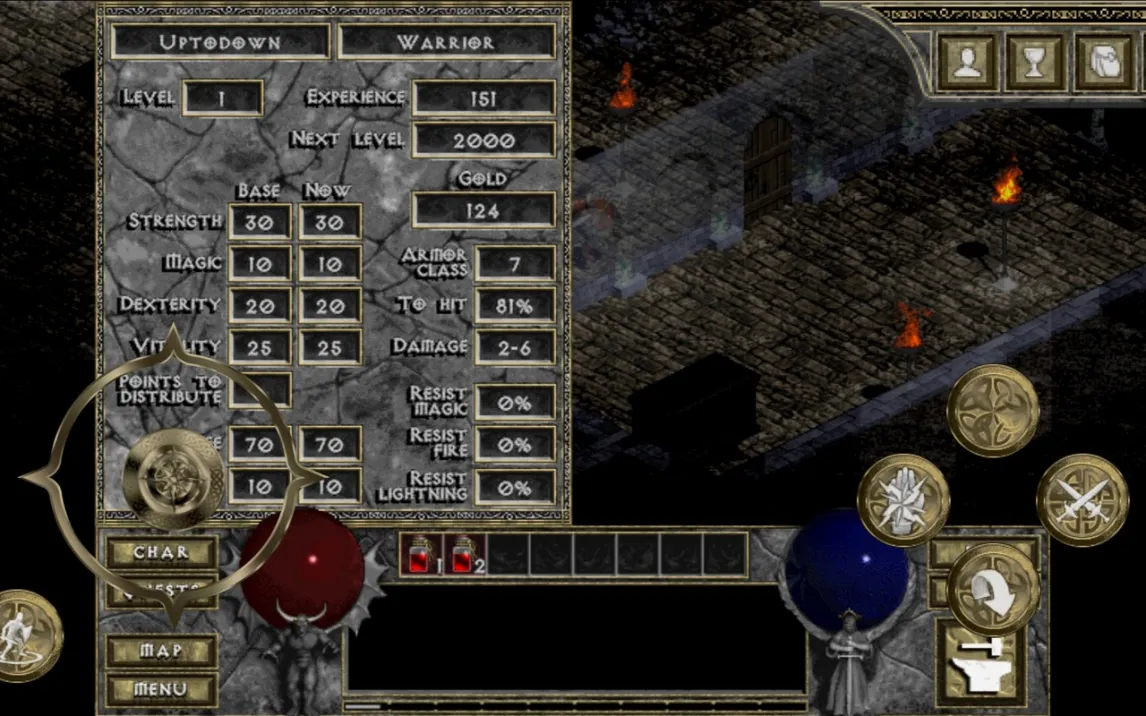The image size is (1146, 716).
Task: Tap the plain Celtic knot round button
Action: tap(993, 410)
